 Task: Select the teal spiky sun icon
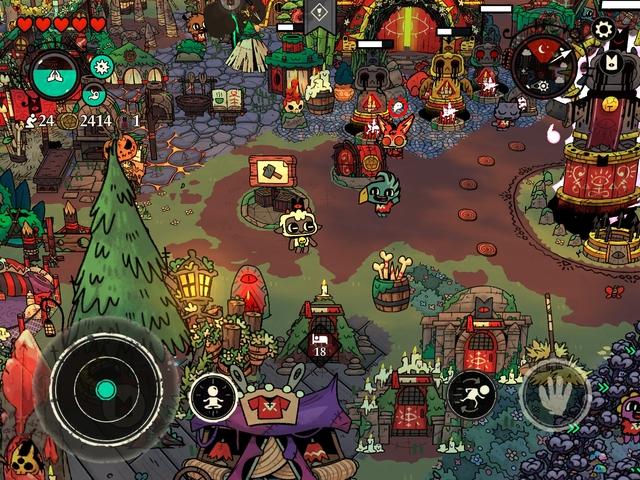tap(100, 67)
